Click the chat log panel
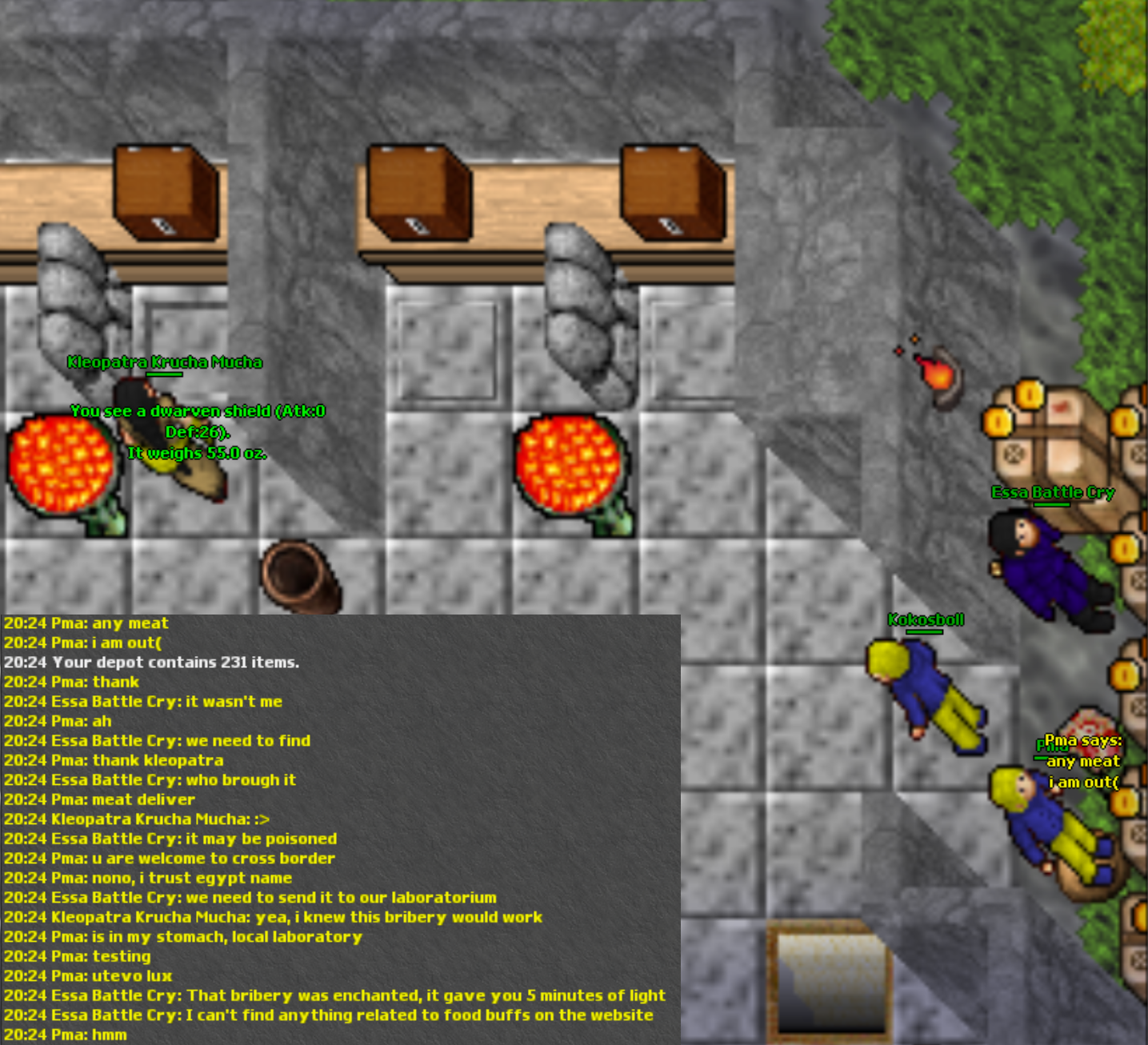 pos(340,829)
